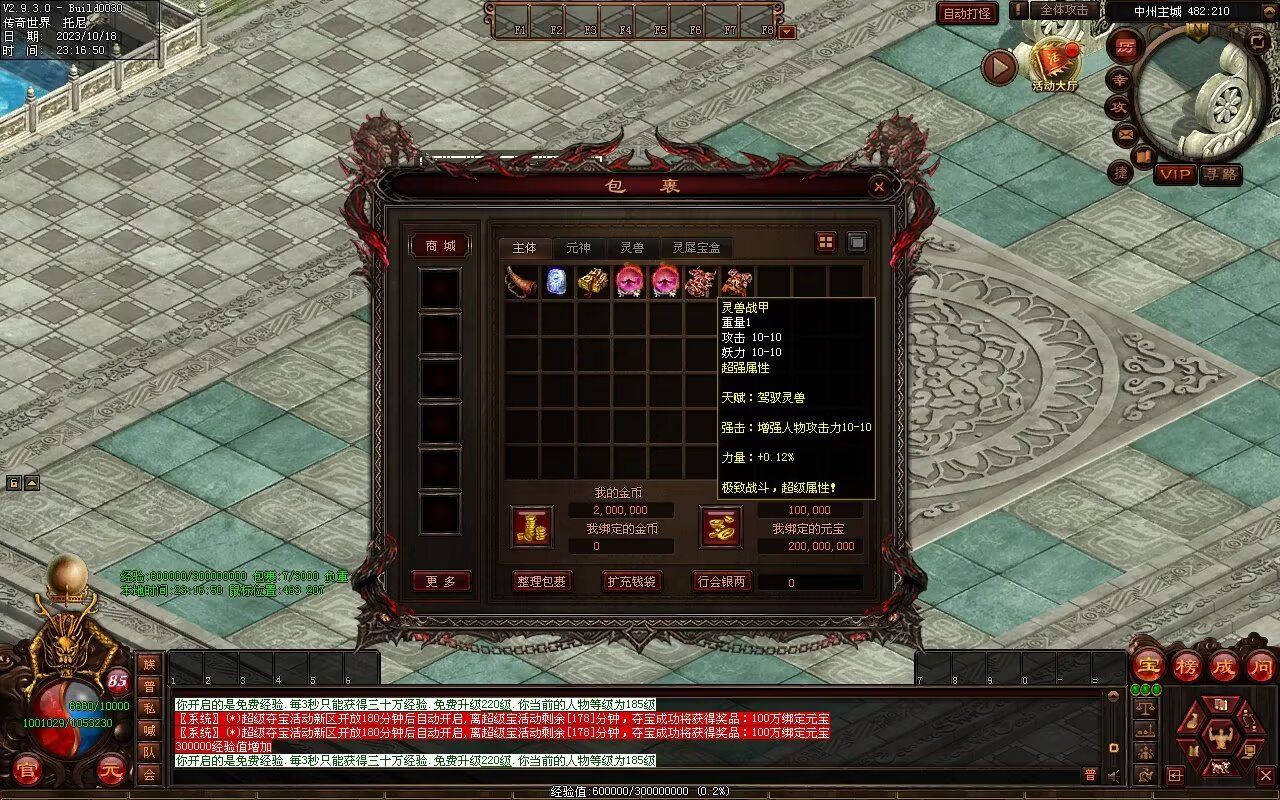Select the horn item in the bag
The width and height of the screenshot is (1280, 800).
[x=521, y=282]
